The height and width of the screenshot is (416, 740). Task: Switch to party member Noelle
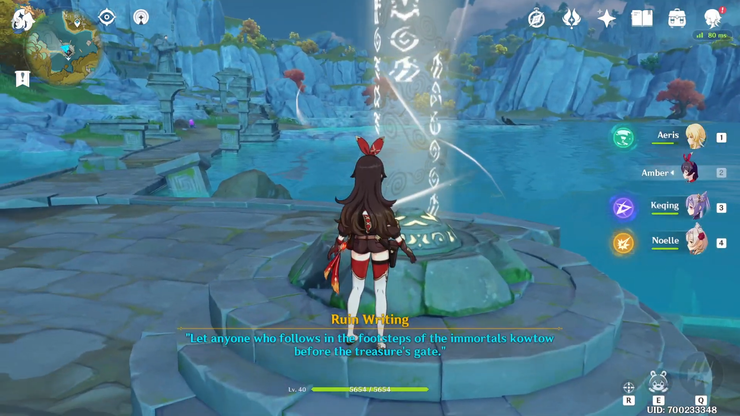(x=694, y=242)
